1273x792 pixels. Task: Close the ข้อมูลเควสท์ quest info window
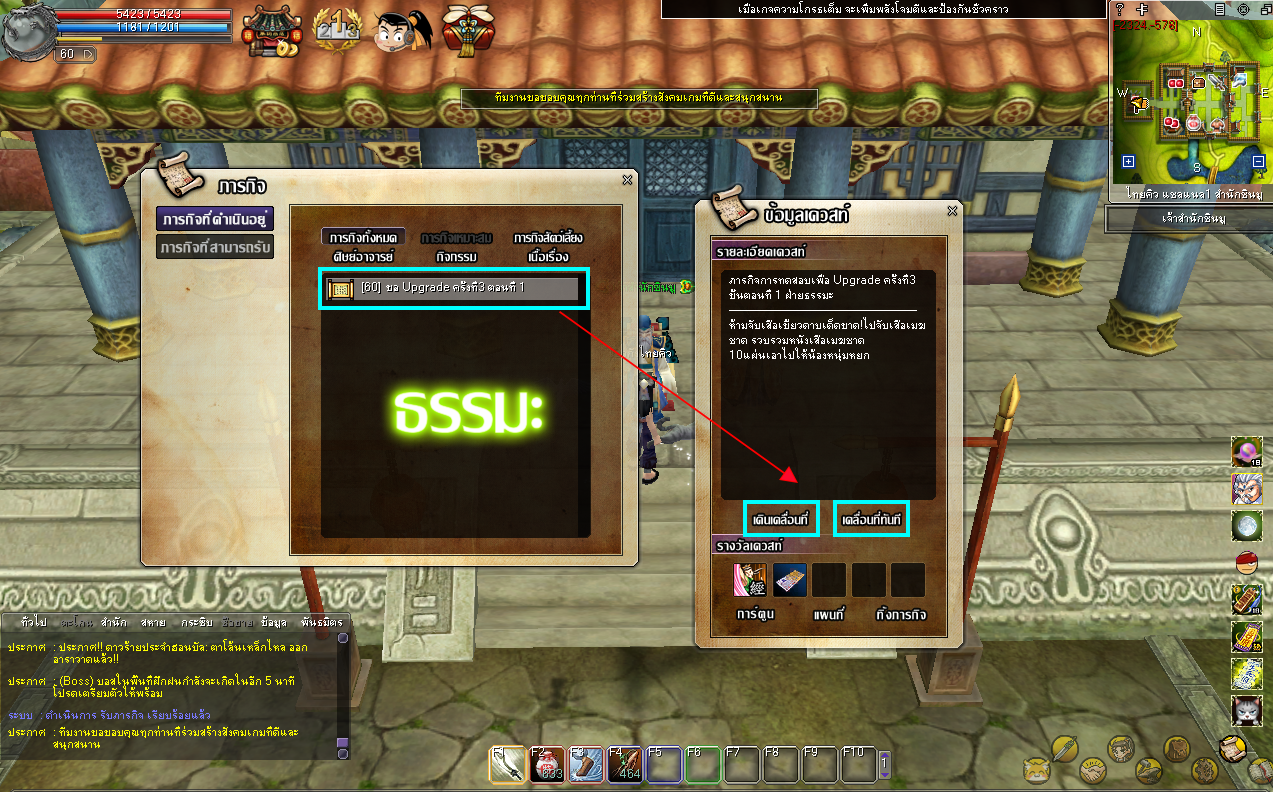(952, 211)
